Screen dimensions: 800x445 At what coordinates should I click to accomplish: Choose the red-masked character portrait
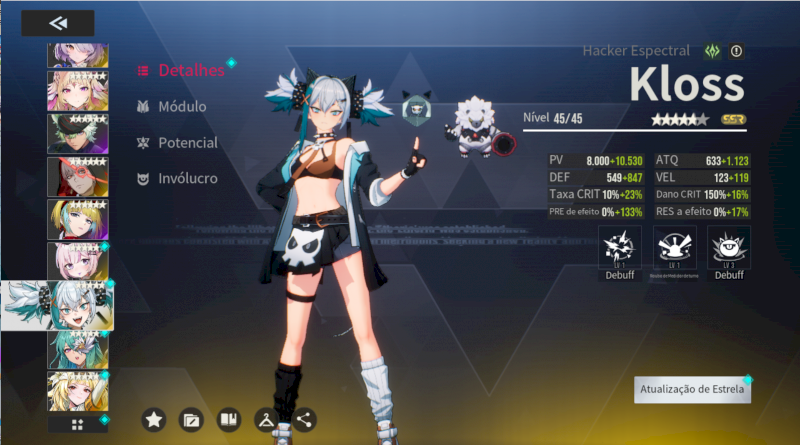click(78, 176)
